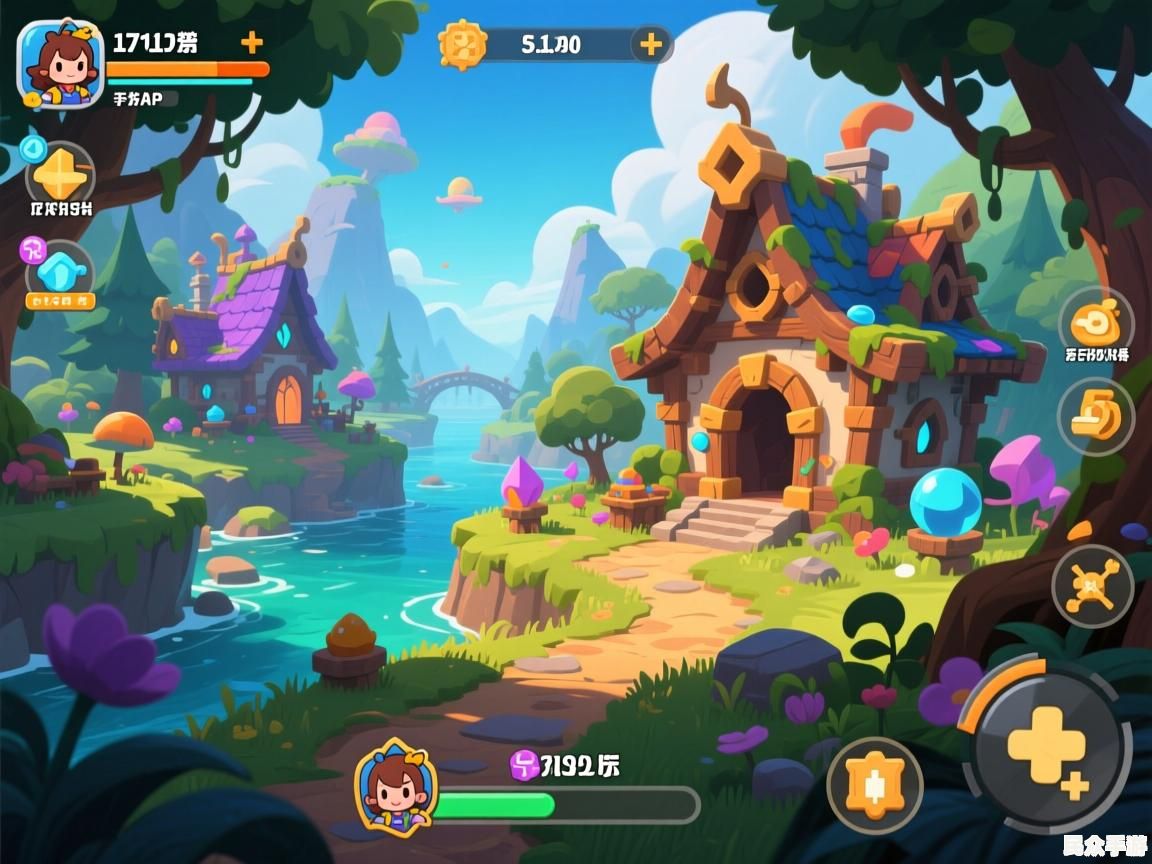The width and height of the screenshot is (1152, 864).
Task: Tap the orange shield badge button
Action: tap(875, 785)
